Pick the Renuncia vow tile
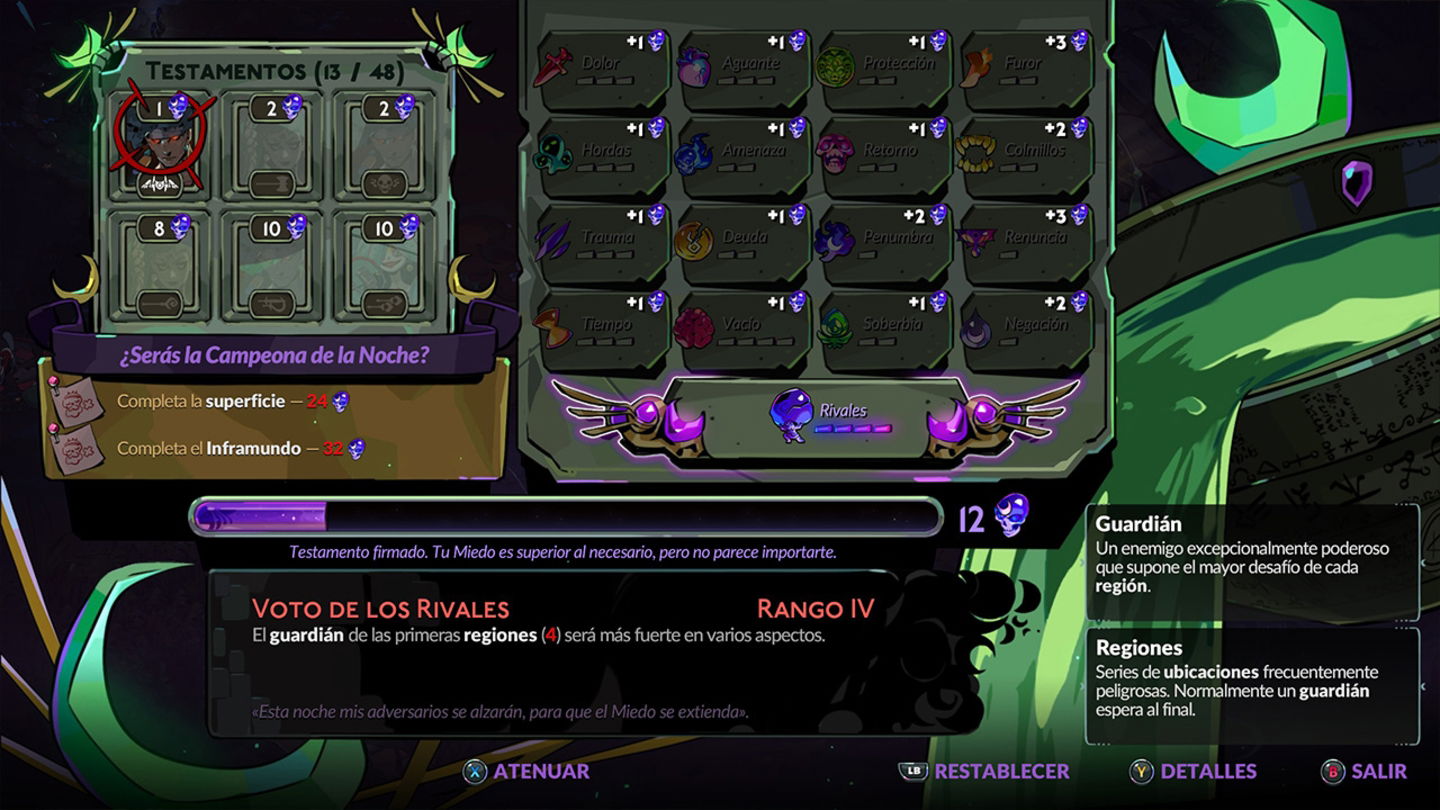 [x=1025, y=244]
